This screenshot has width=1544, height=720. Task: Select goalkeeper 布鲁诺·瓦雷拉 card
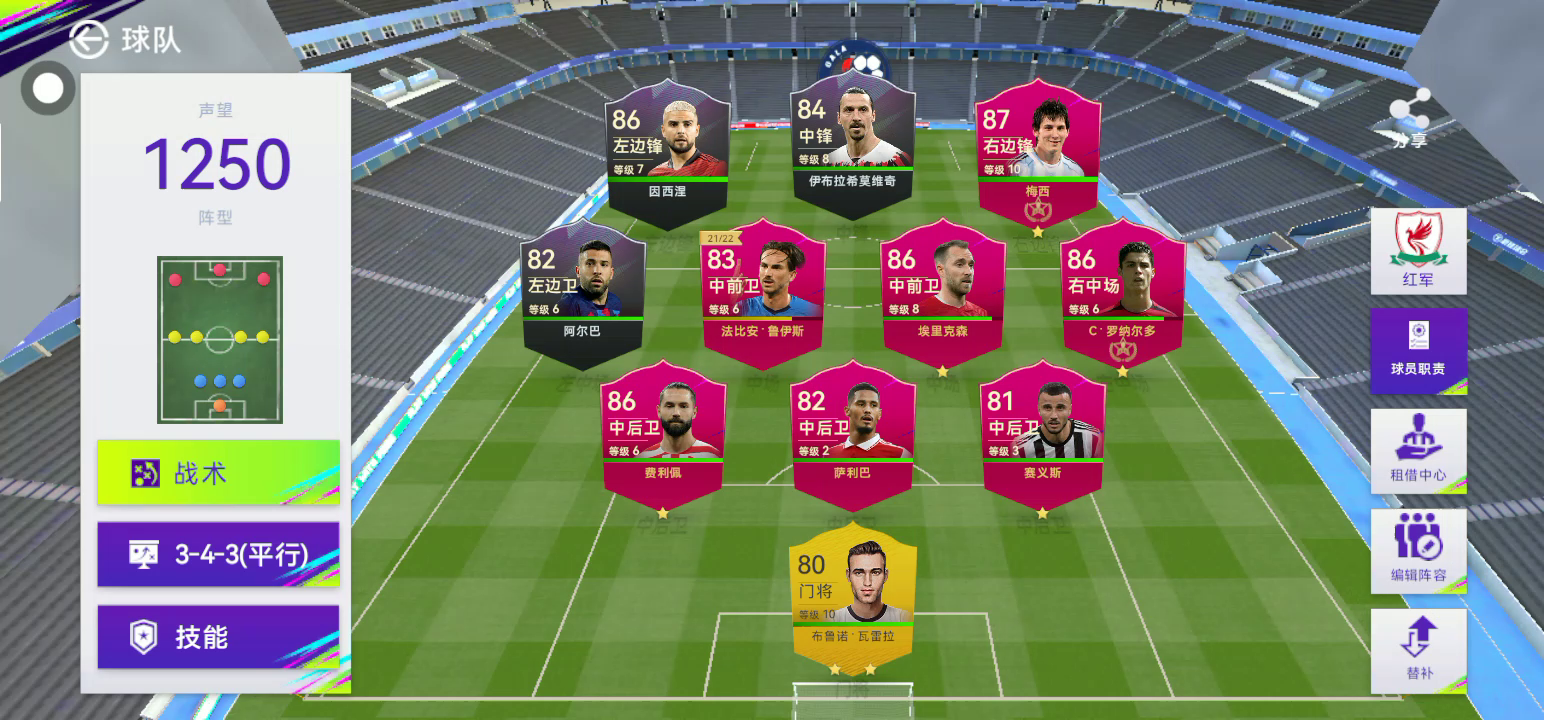coord(852,597)
